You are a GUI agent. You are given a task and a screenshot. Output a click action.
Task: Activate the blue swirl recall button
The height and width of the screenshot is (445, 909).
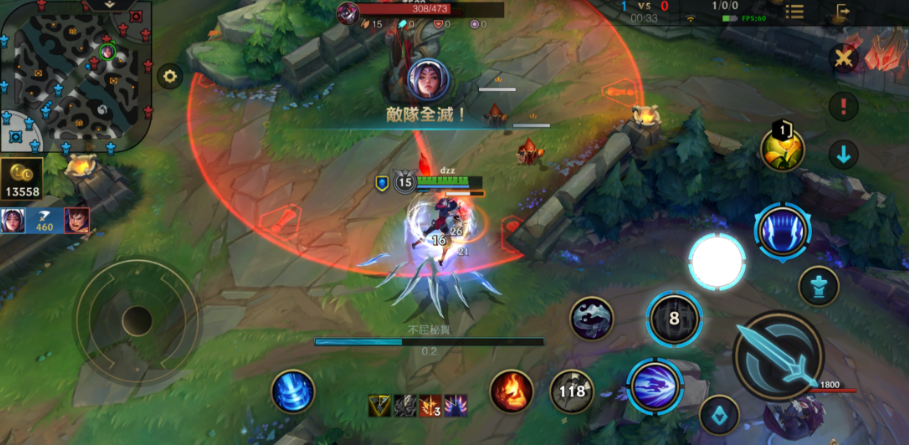(293, 391)
